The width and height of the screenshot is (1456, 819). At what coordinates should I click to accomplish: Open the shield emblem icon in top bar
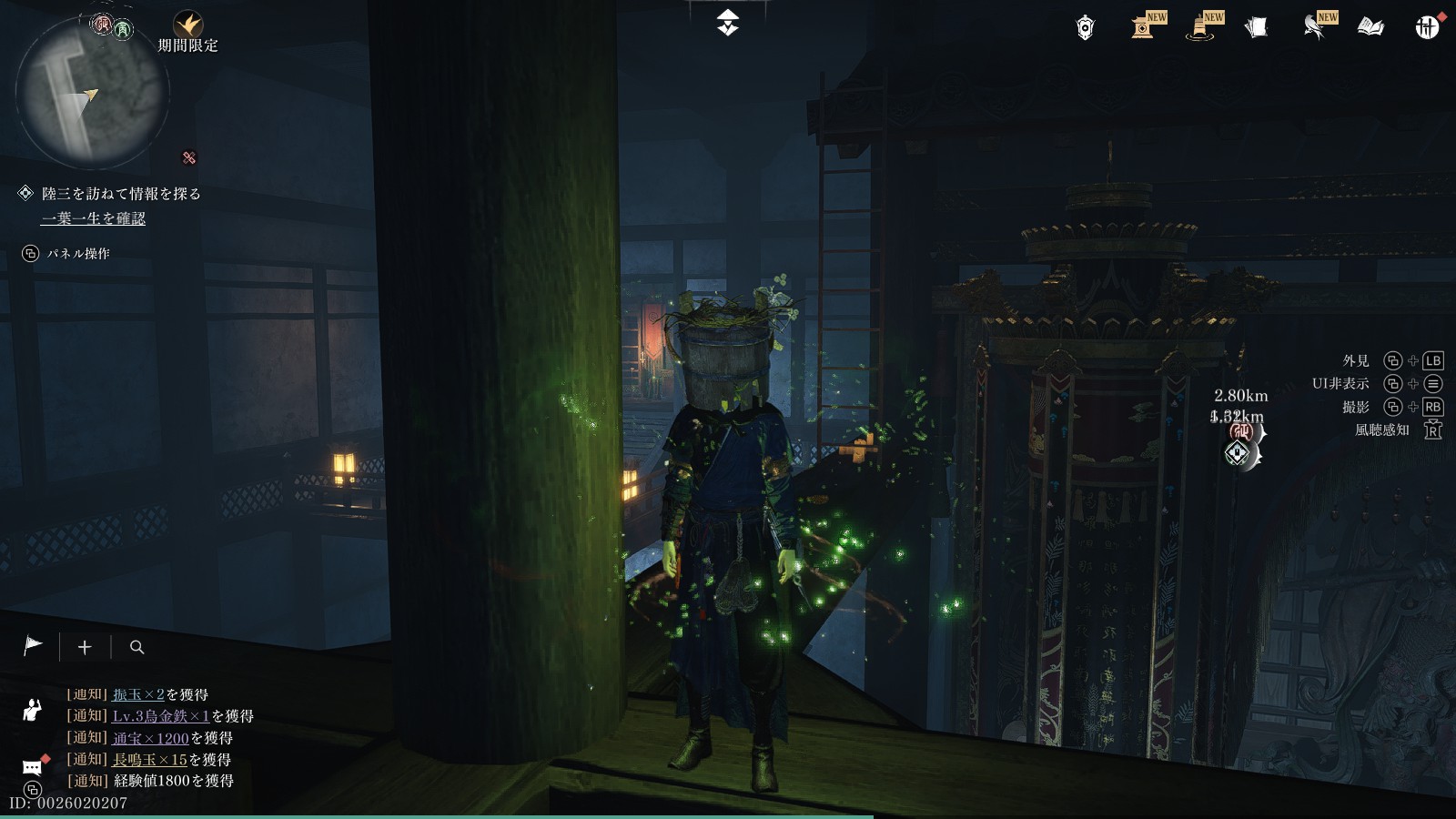click(x=1085, y=28)
